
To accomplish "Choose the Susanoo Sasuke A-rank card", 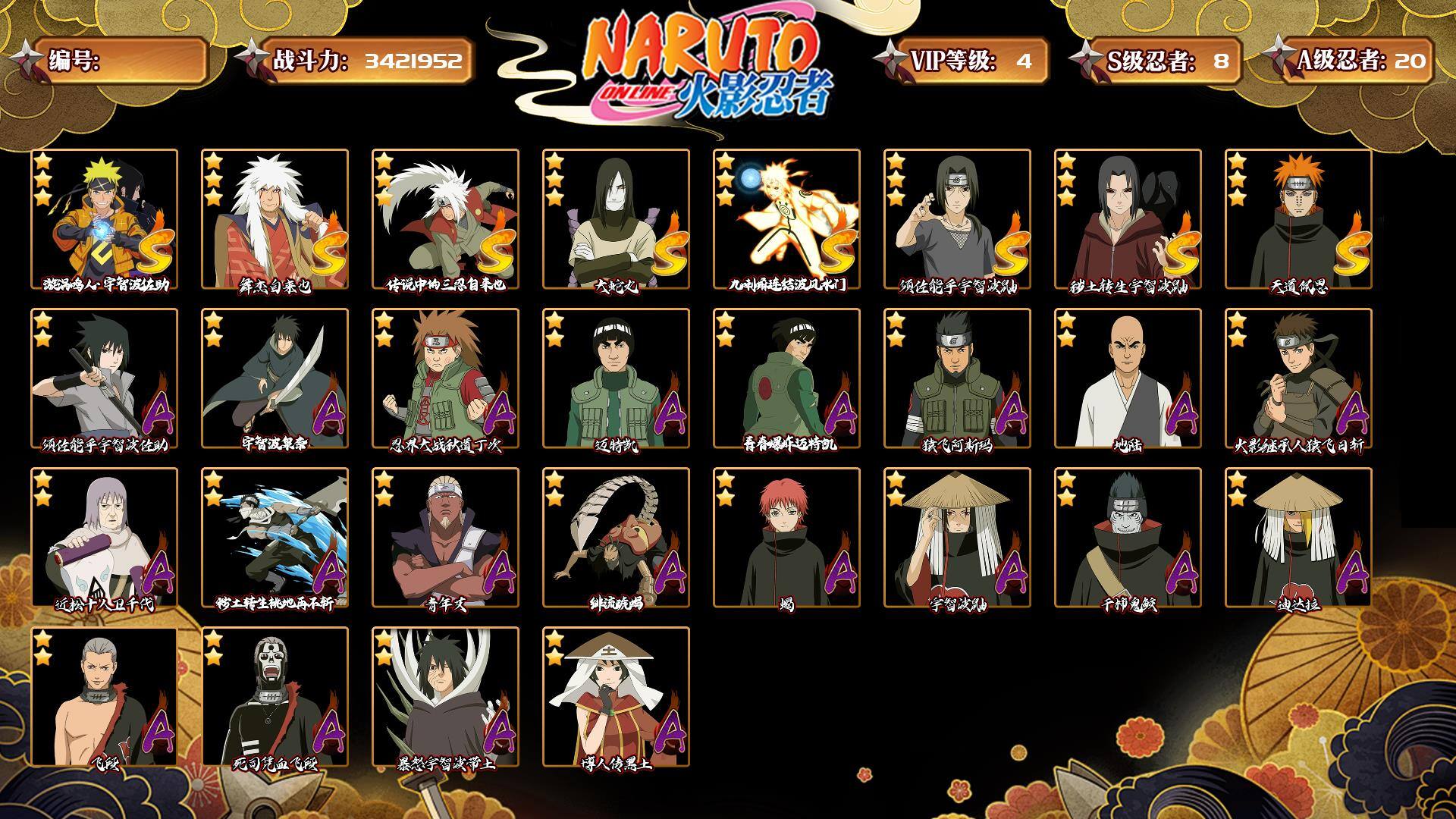I will pyautogui.click(x=104, y=378).
